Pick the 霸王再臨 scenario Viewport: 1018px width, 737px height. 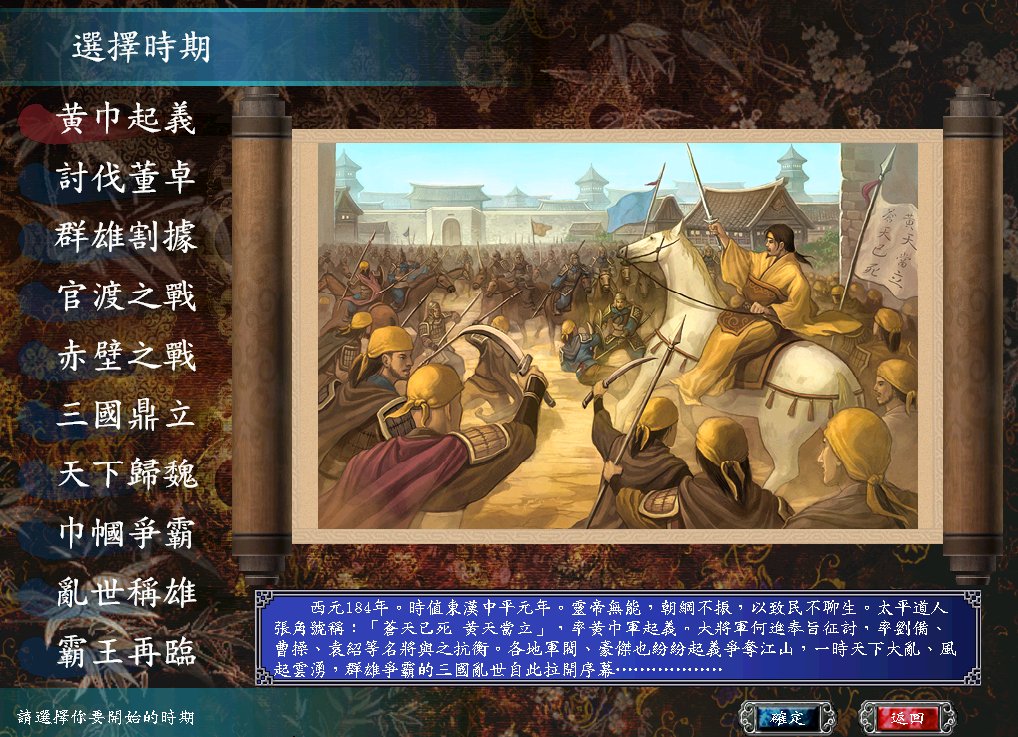(126, 652)
